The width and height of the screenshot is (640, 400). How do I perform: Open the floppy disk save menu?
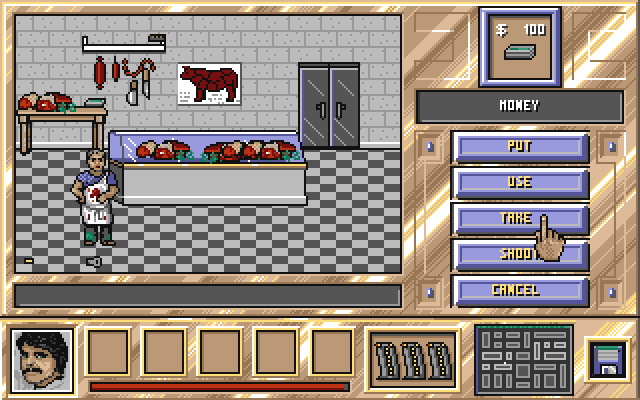(x=606, y=359)
